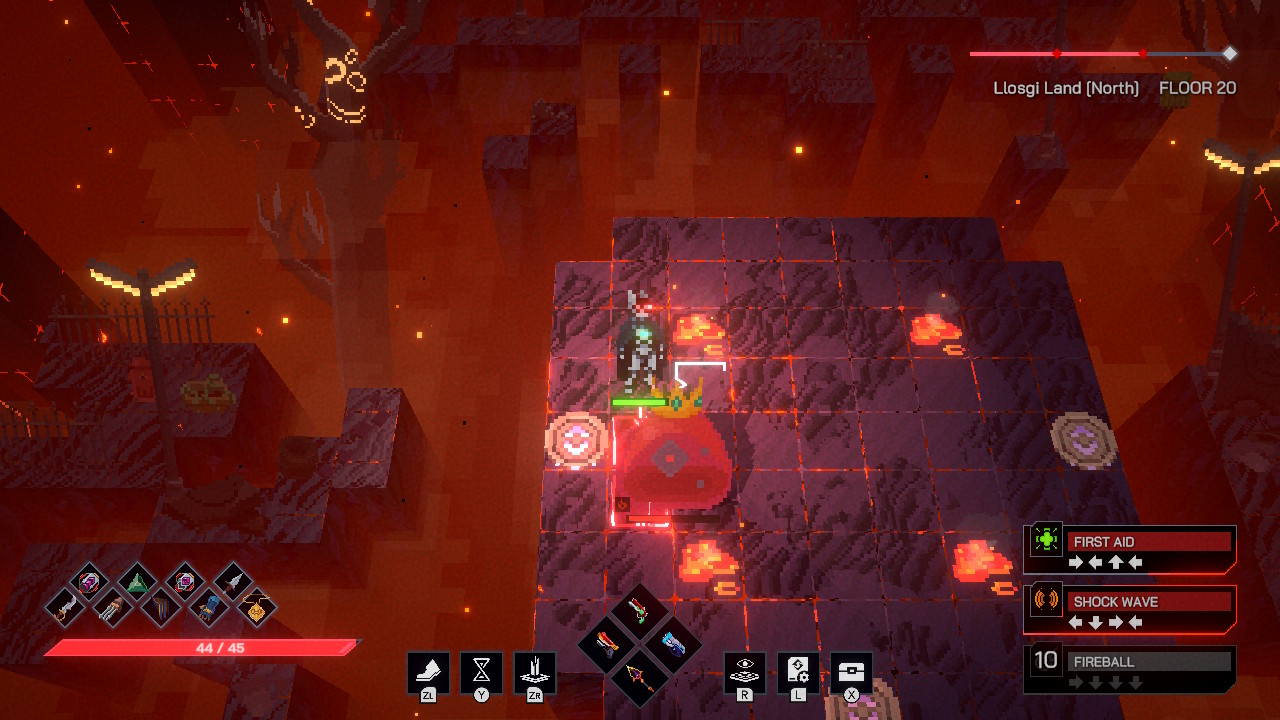Open the document with gear icon
The height and width of the screenshot is (720, 1280).
click(x=798, y=671)
